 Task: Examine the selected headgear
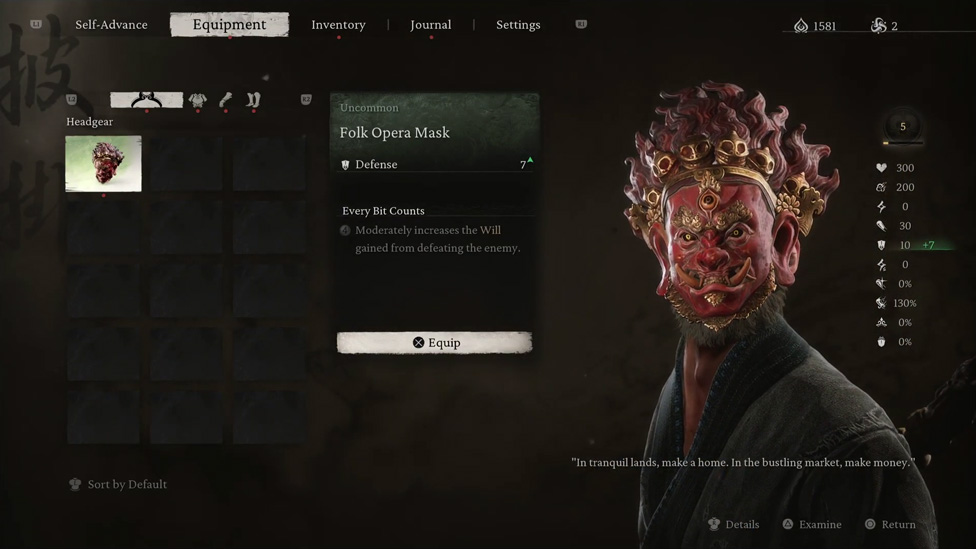(812, 525)
